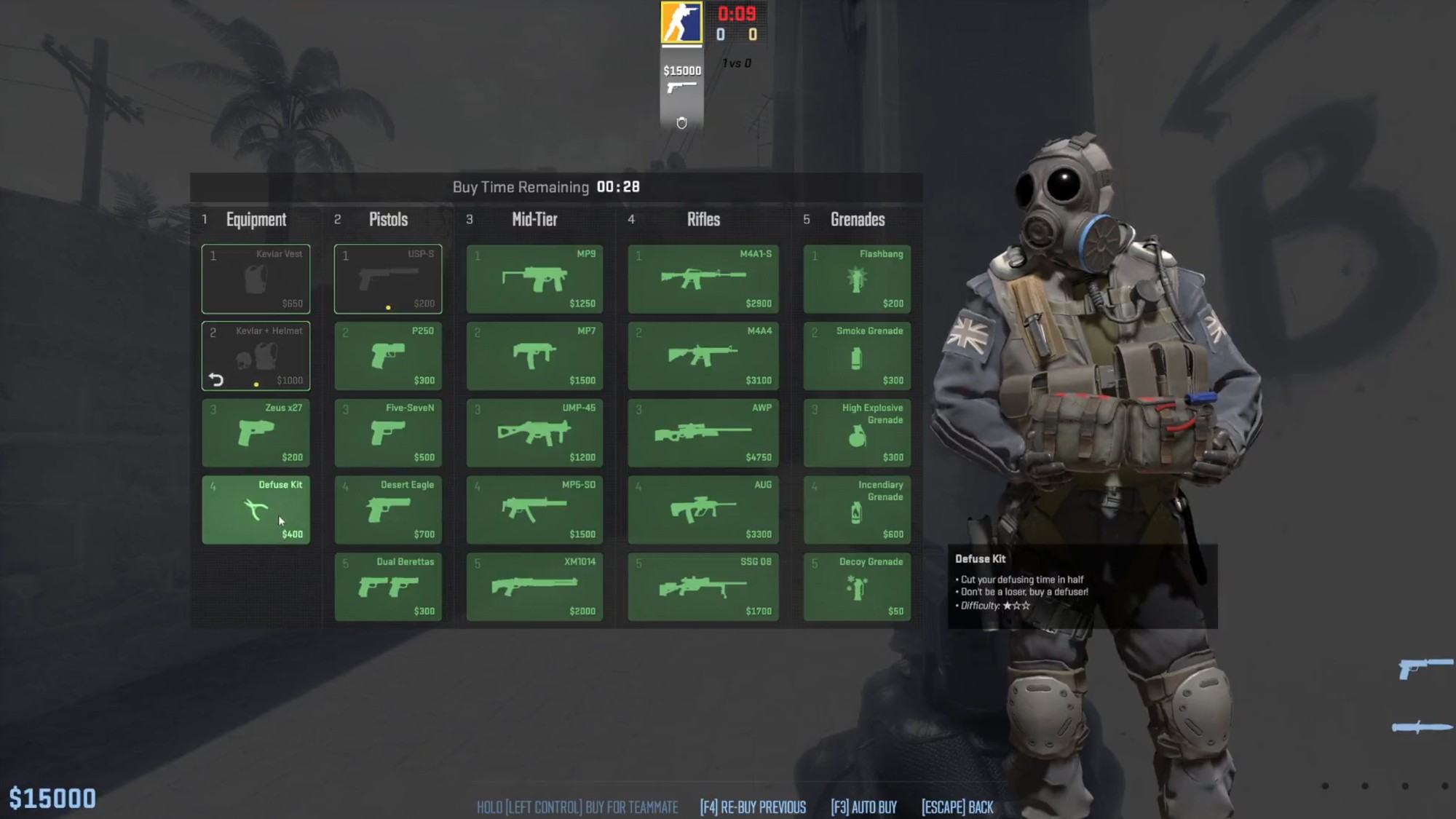This screenshot has height=819, width=1456.
Task: Purchase a Smoke Grenade
Action: click(x=857, y=356)
